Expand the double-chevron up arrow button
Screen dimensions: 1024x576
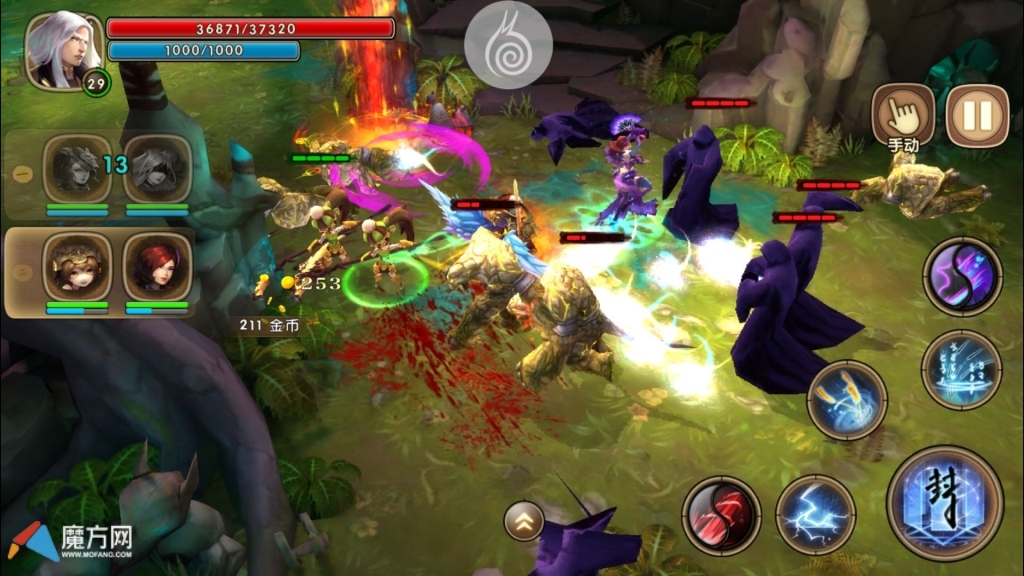(524, 520)
